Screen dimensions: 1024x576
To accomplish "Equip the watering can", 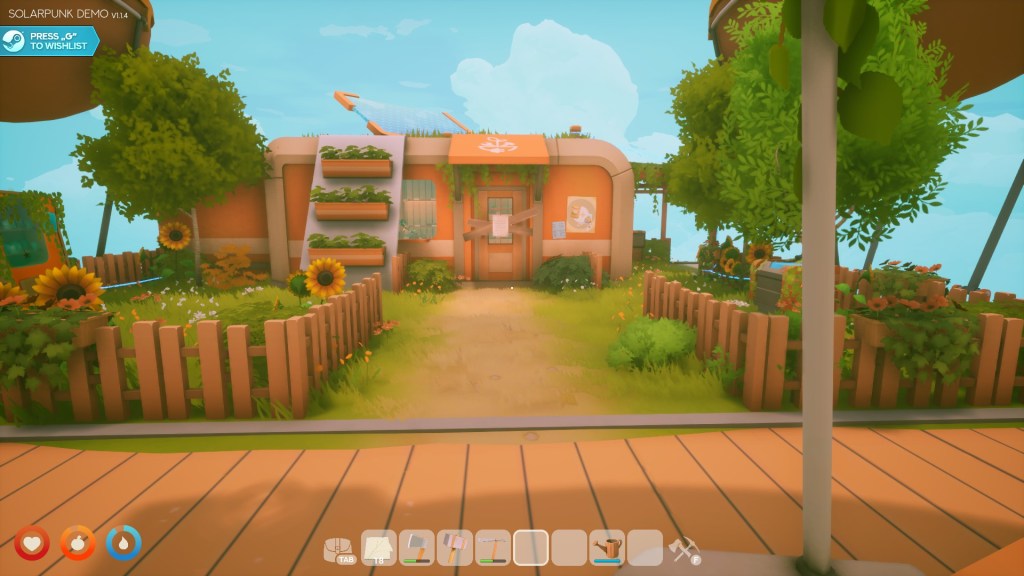I will click(607, 547).
